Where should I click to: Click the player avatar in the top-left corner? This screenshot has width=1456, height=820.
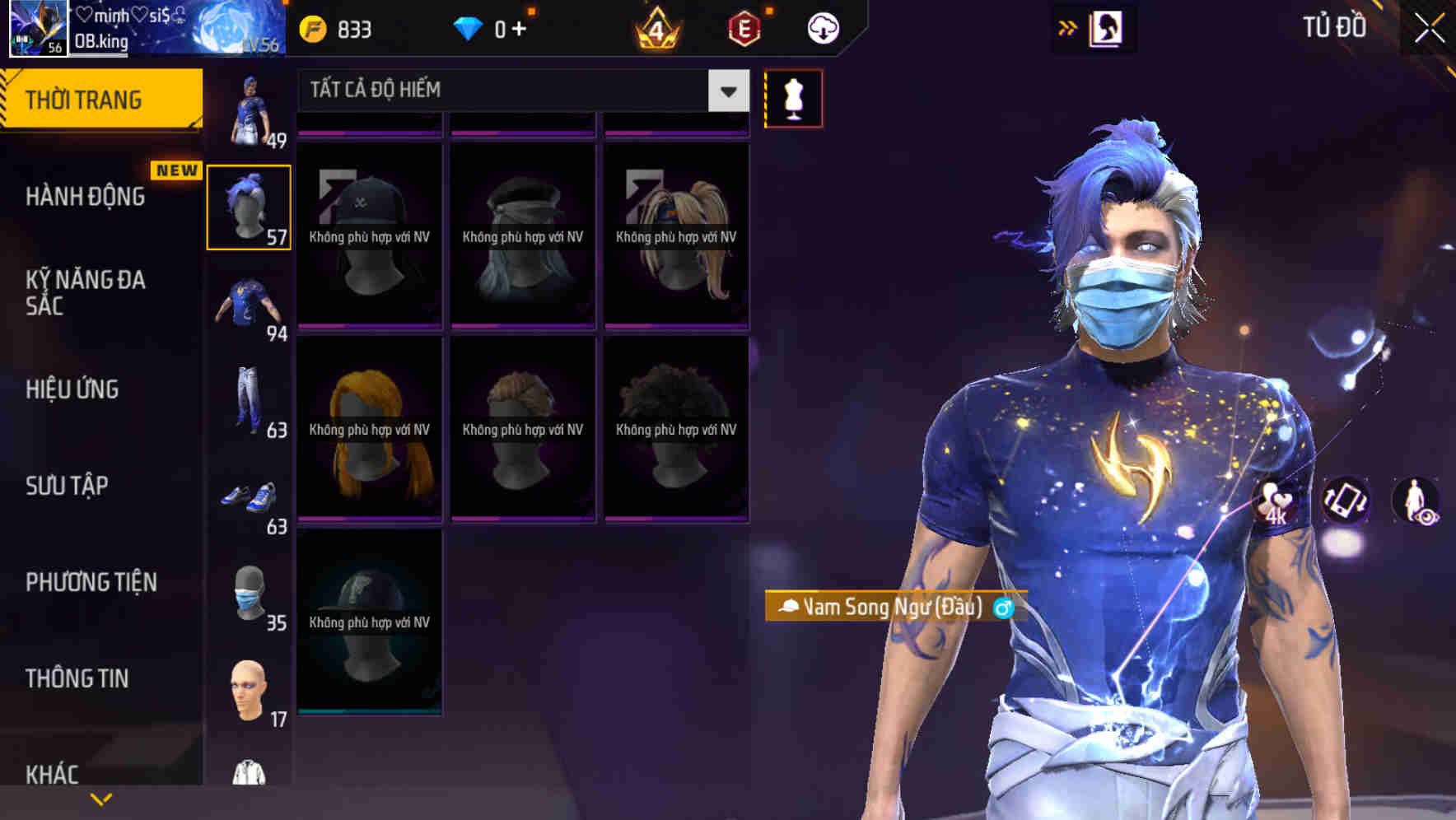click(35, 29)
